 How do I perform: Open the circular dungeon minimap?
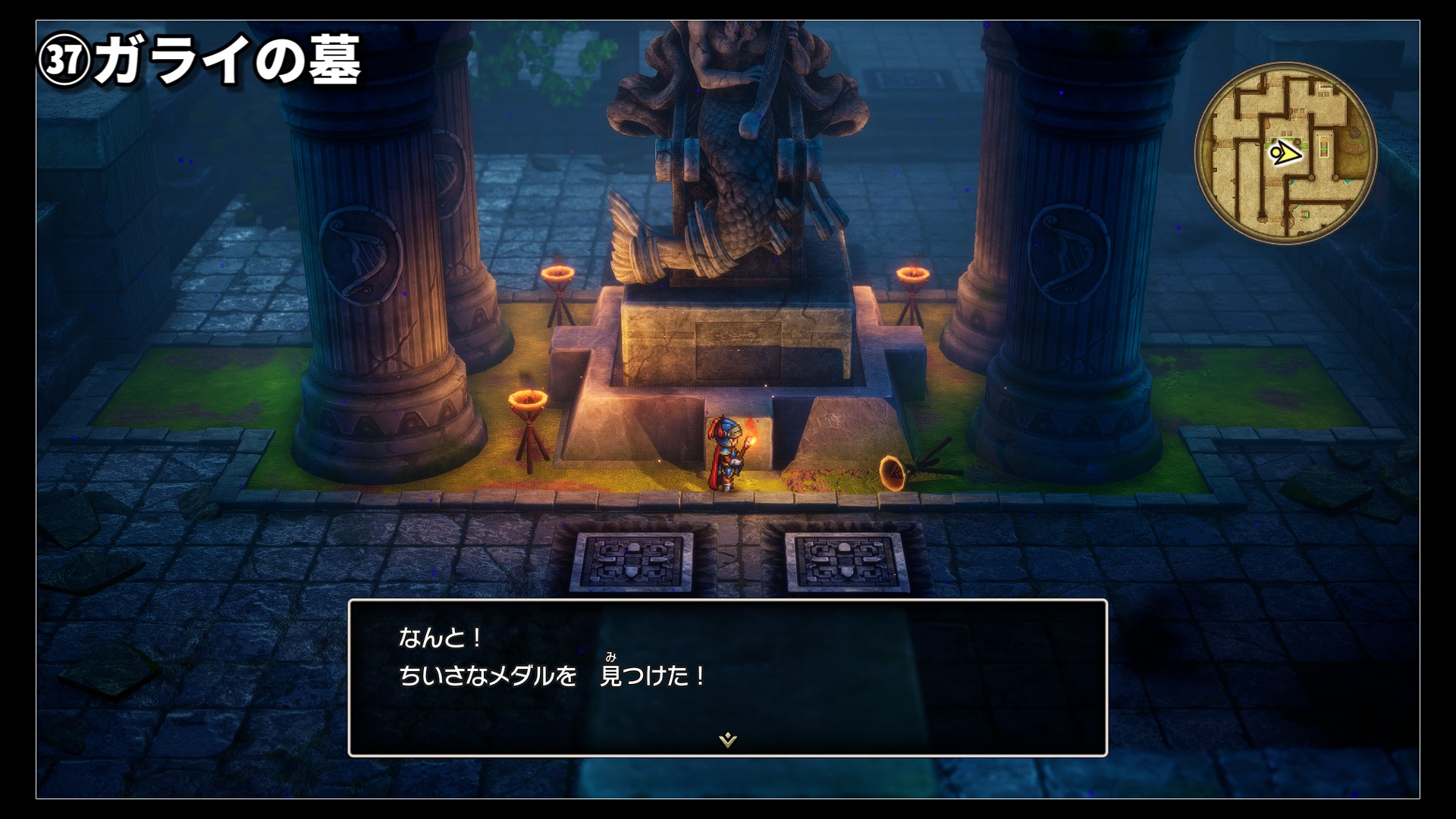(1285, 153)
